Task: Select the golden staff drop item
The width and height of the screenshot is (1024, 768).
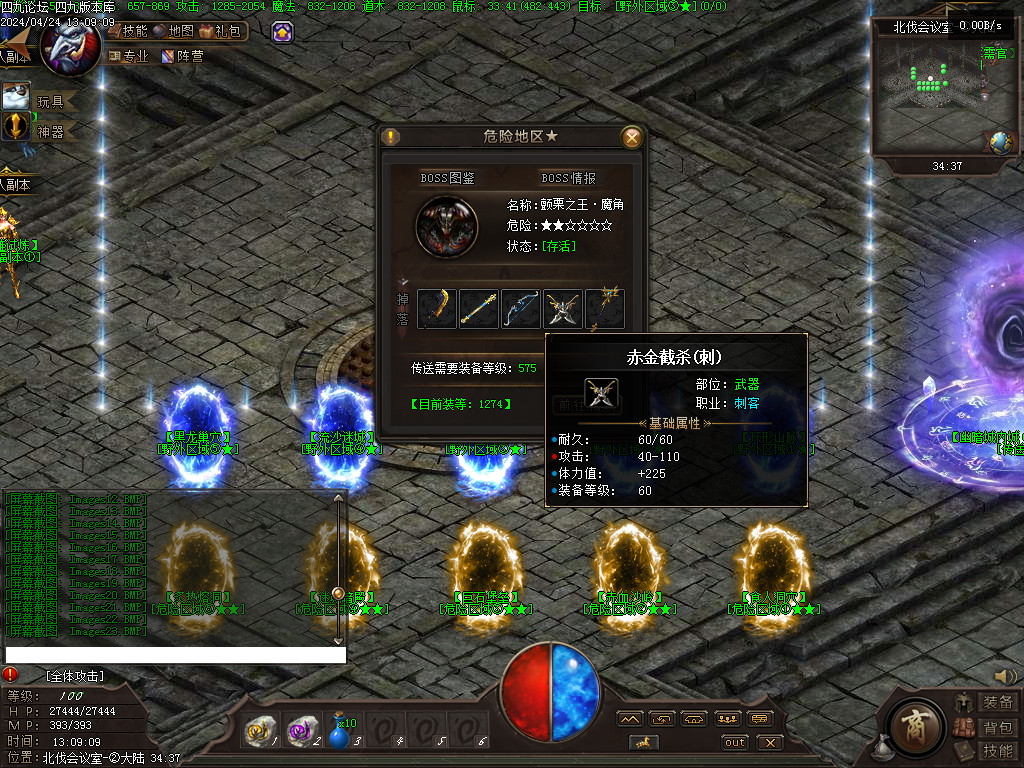Action: [478, 309]
